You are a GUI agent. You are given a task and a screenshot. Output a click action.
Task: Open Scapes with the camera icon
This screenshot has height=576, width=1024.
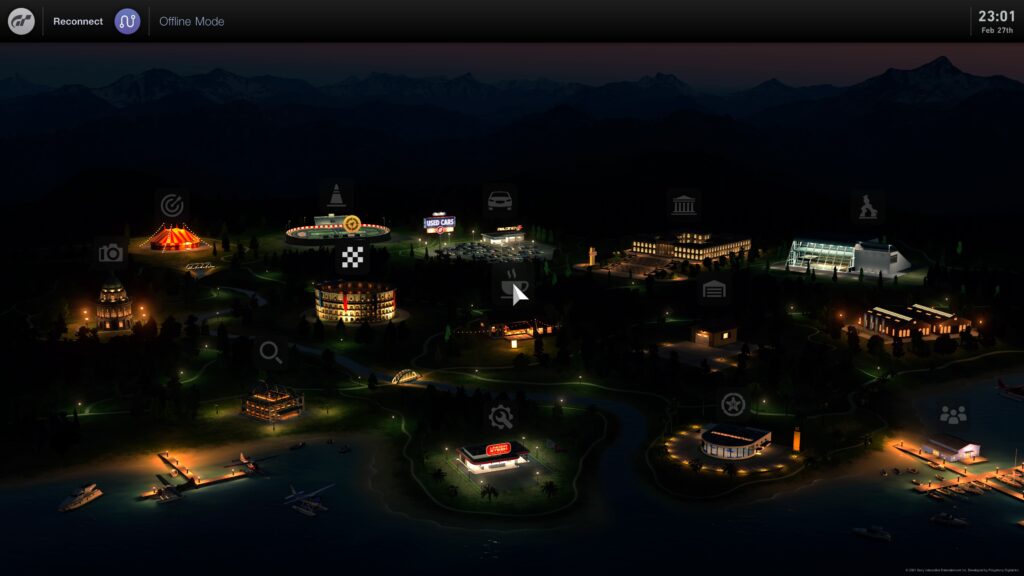point(111,253)
